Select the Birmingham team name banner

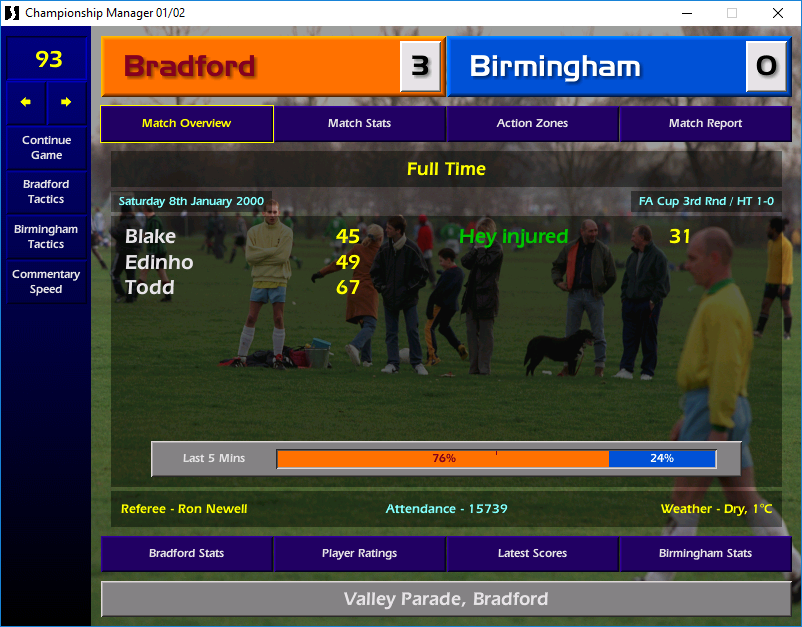(595, 67)
